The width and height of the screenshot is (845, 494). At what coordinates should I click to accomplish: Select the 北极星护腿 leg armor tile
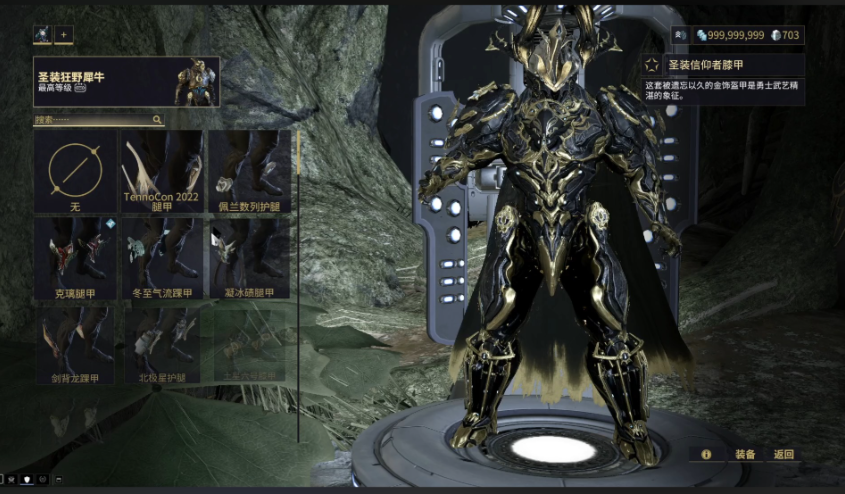pos(162,345)
